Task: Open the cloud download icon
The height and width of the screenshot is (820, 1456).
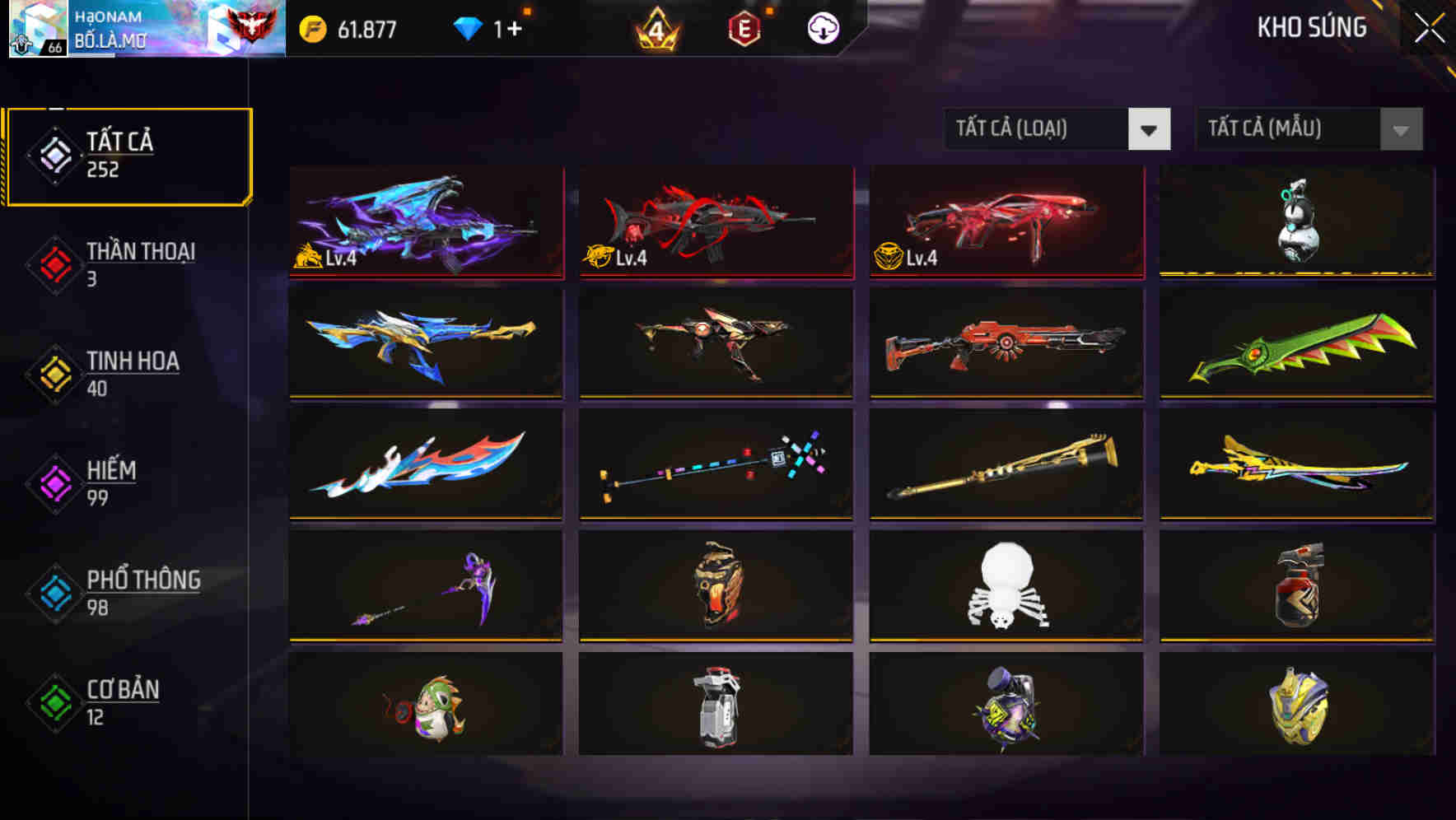Action: [x=823, y=27]
